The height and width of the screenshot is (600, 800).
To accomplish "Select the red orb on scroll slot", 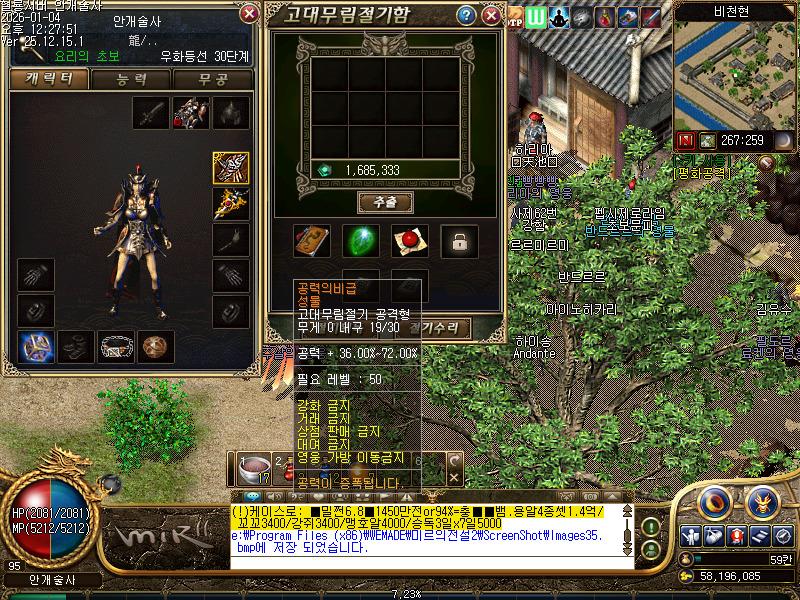I will [x=409, y=240].
